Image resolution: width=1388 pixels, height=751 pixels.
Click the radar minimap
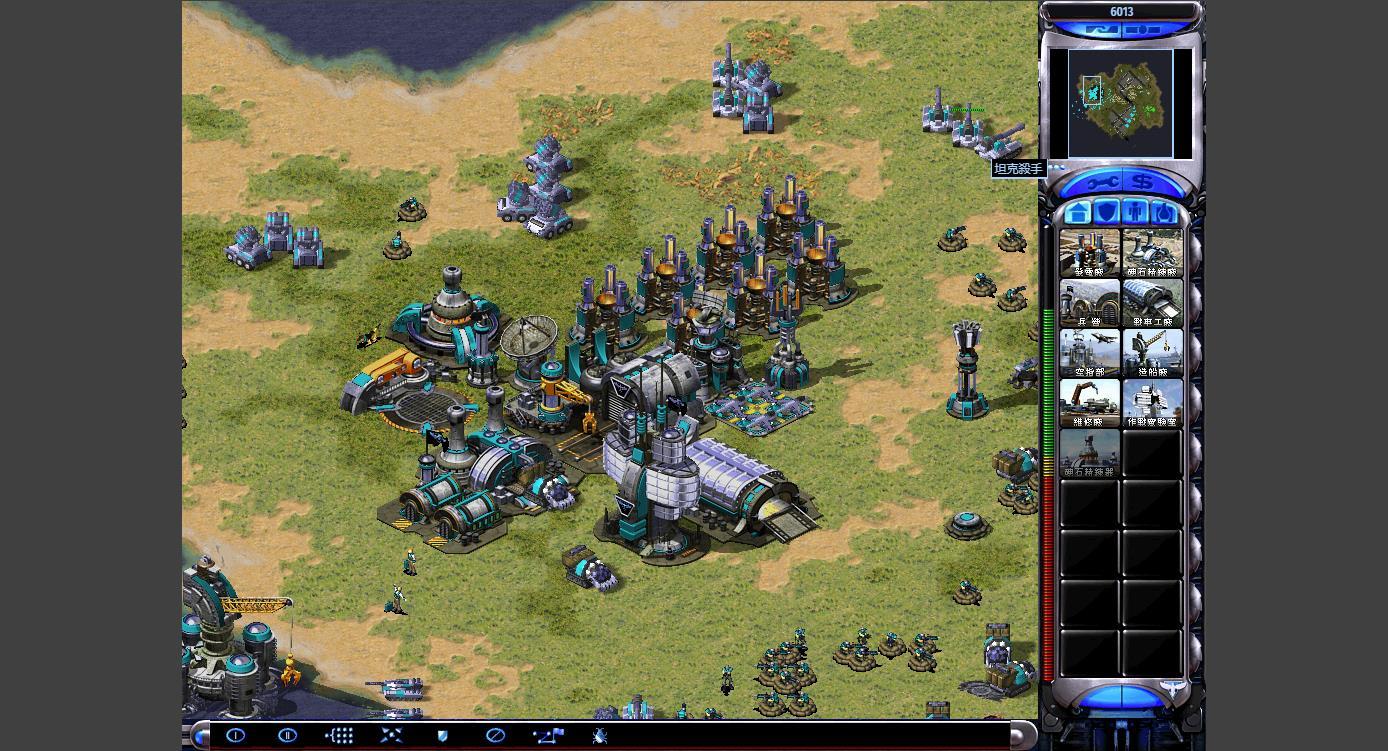pyautogui.click(x=1120, y=103)
